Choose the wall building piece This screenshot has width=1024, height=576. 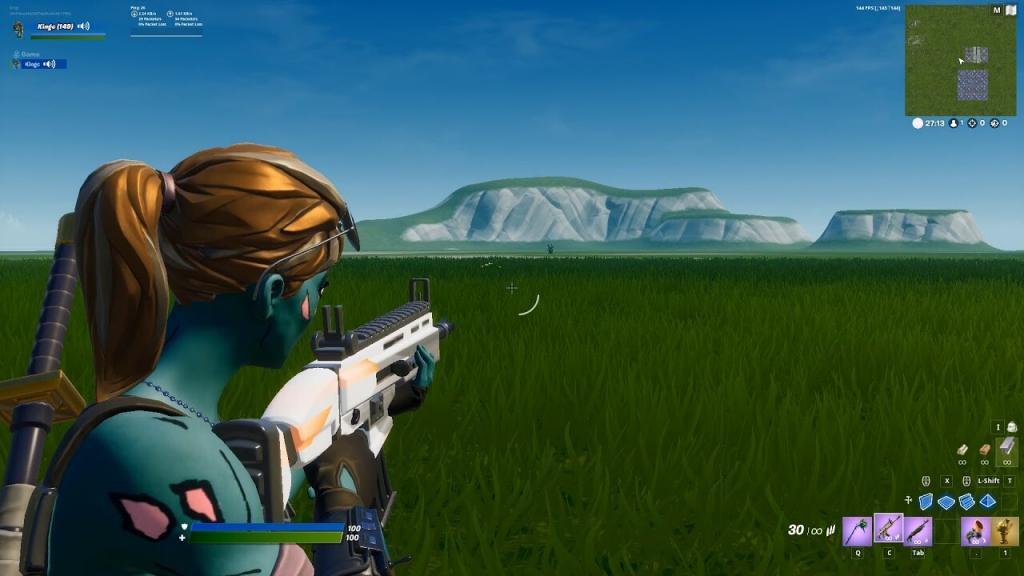coord(925,501)
